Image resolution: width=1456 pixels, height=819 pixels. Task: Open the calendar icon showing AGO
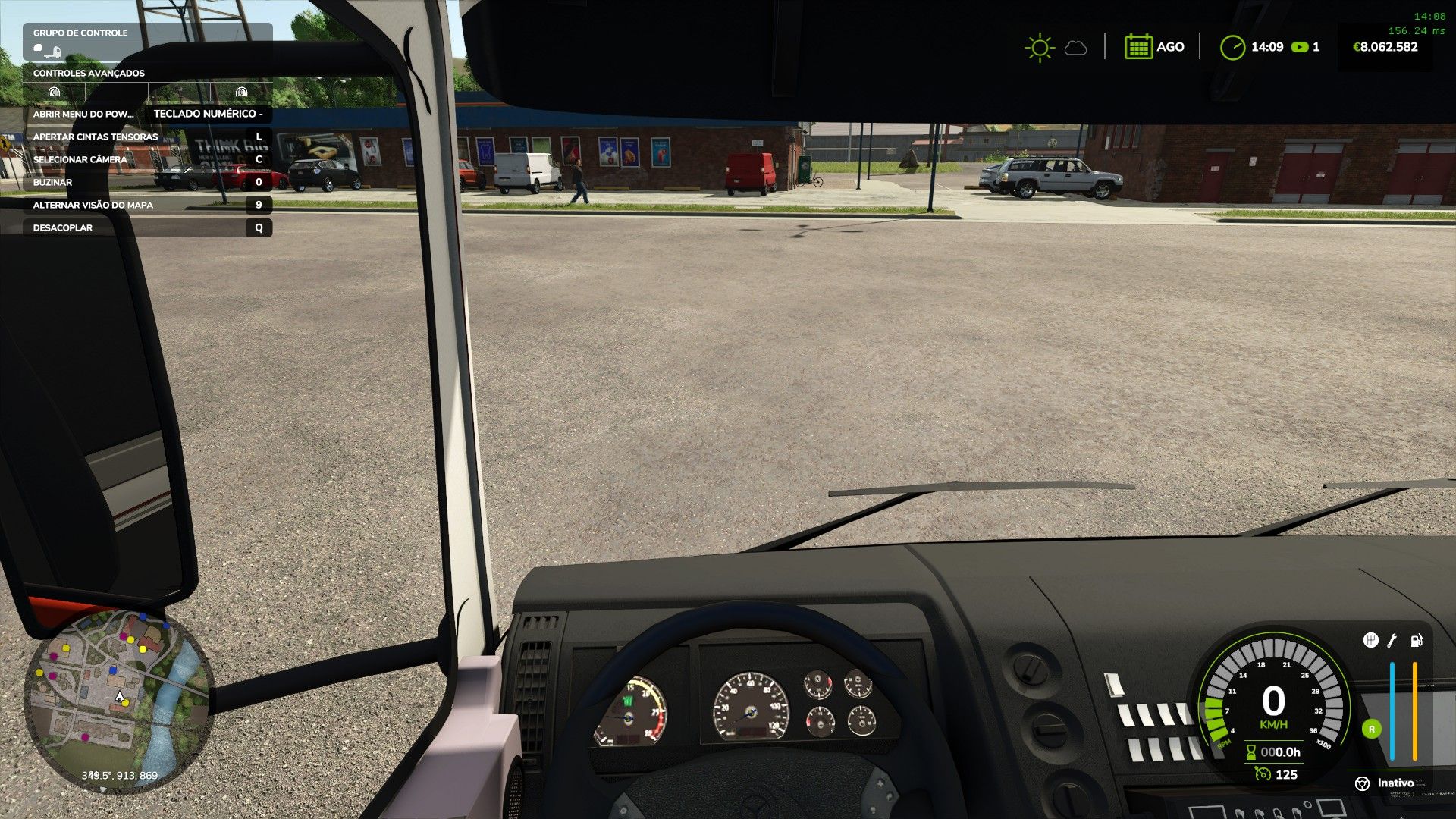click(x=1137, y=47)
